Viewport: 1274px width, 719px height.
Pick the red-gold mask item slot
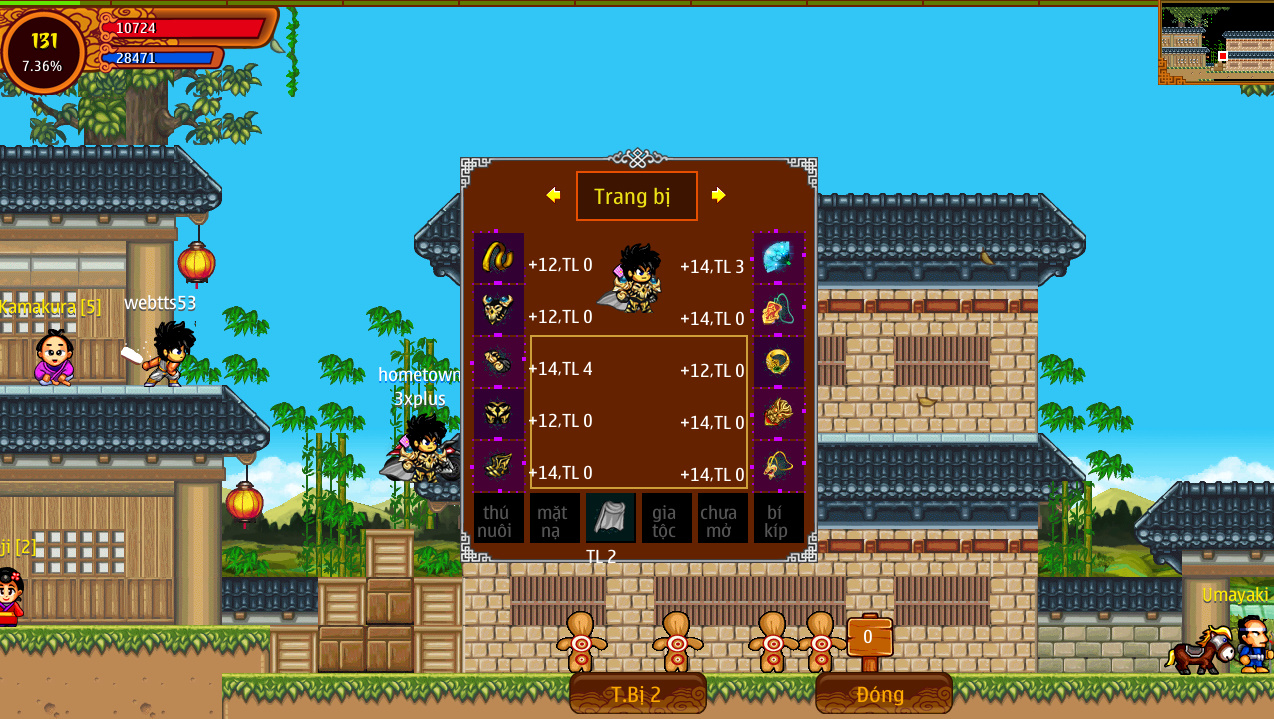click(778, 414)
